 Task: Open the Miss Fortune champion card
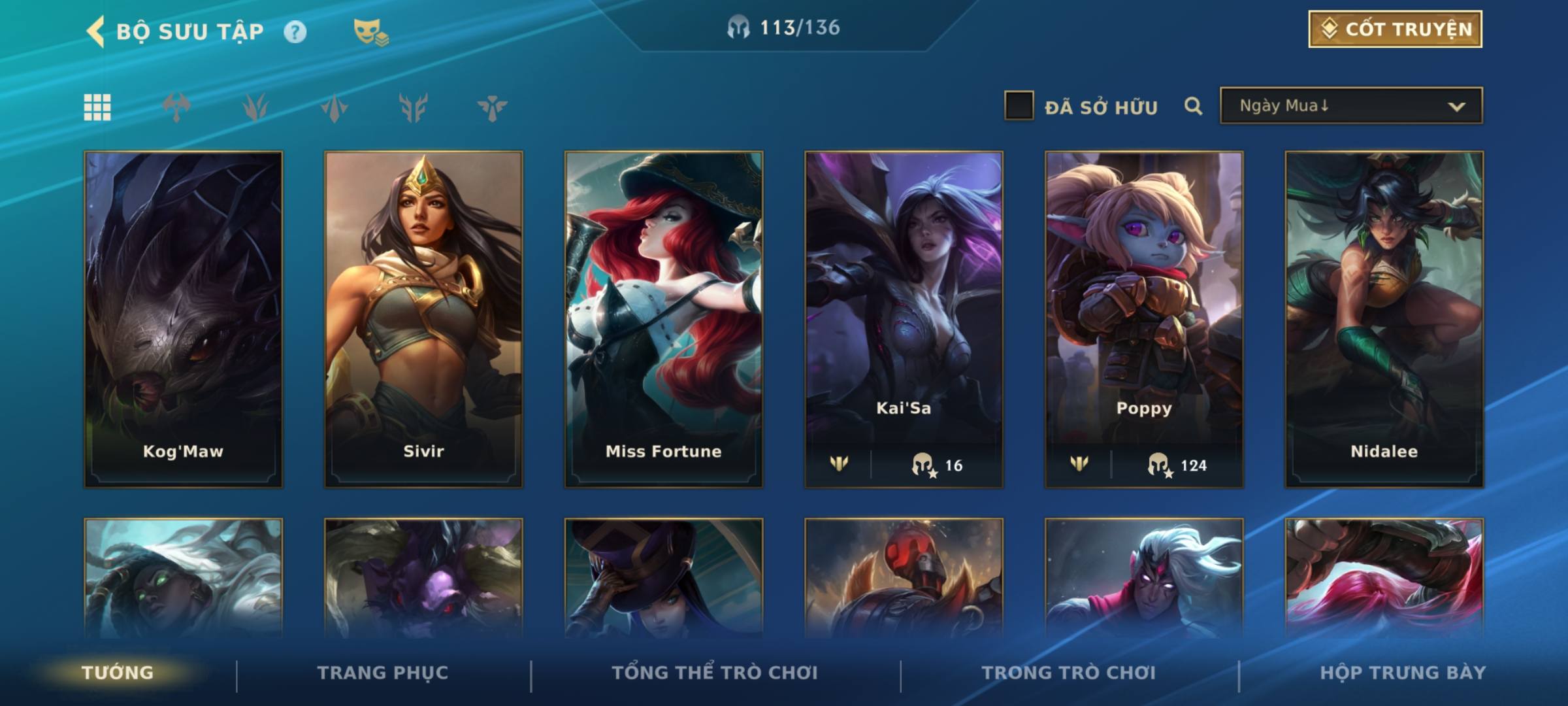(x=663, y=319)
